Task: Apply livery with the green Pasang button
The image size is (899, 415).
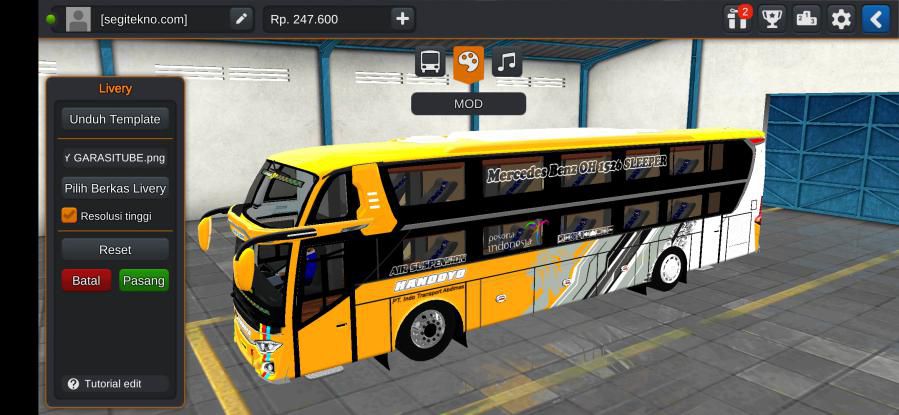Action: (x=143, y=281)
